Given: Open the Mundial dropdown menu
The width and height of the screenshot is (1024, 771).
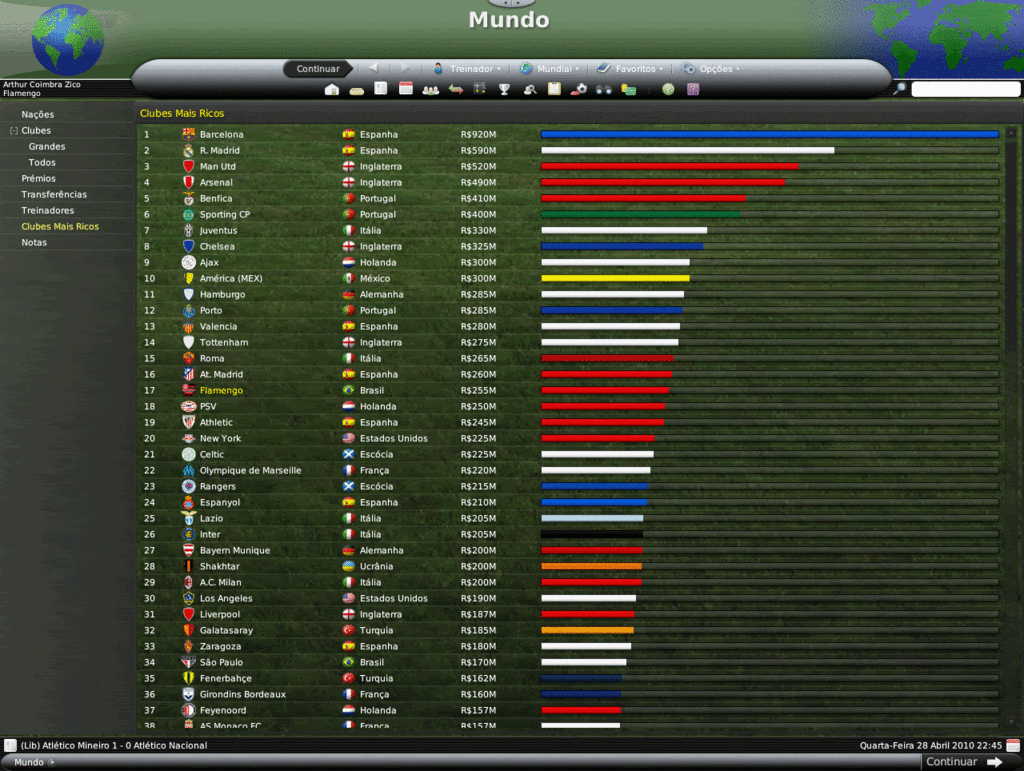Looking at the screenshot, I should coord(550,69).
